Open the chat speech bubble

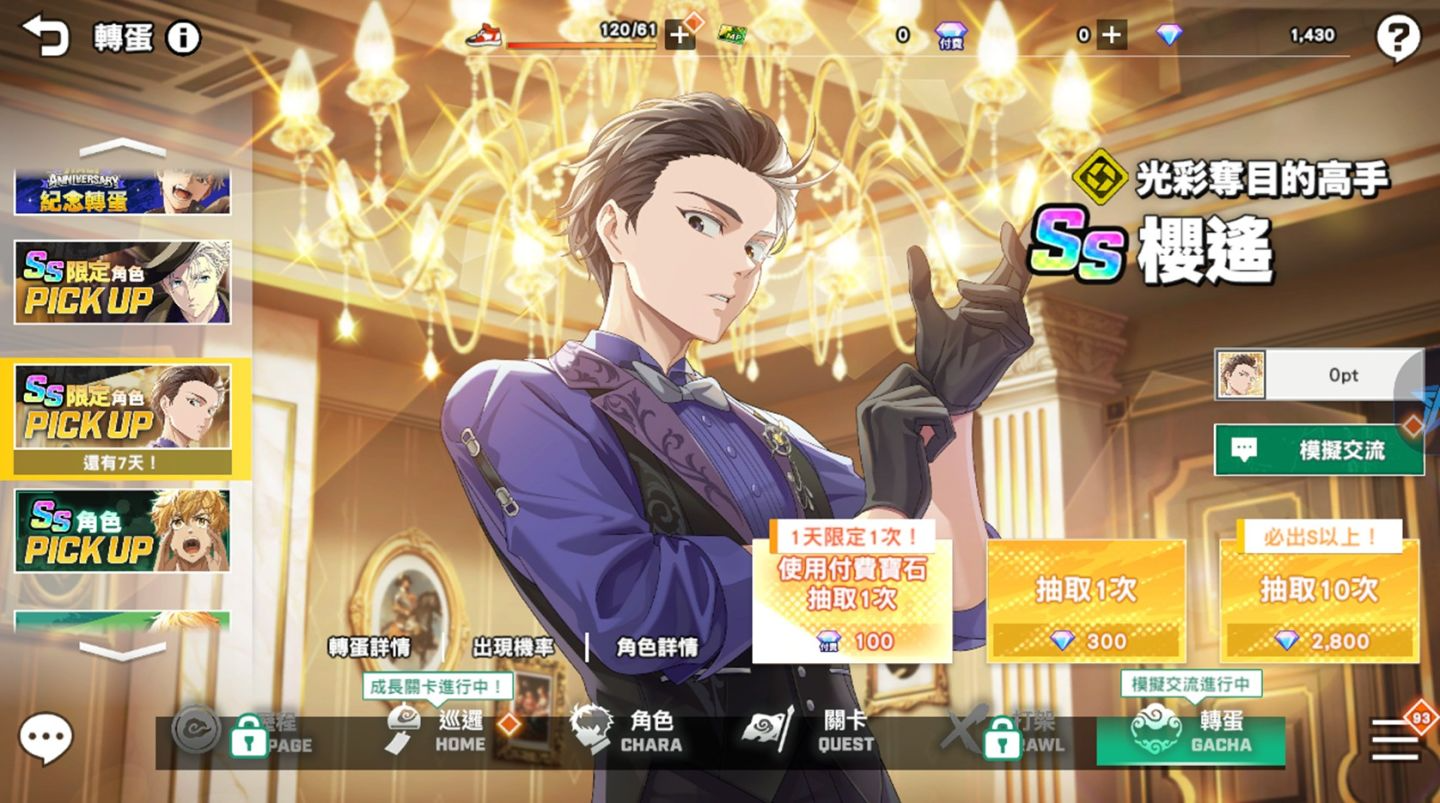[46, 738]
